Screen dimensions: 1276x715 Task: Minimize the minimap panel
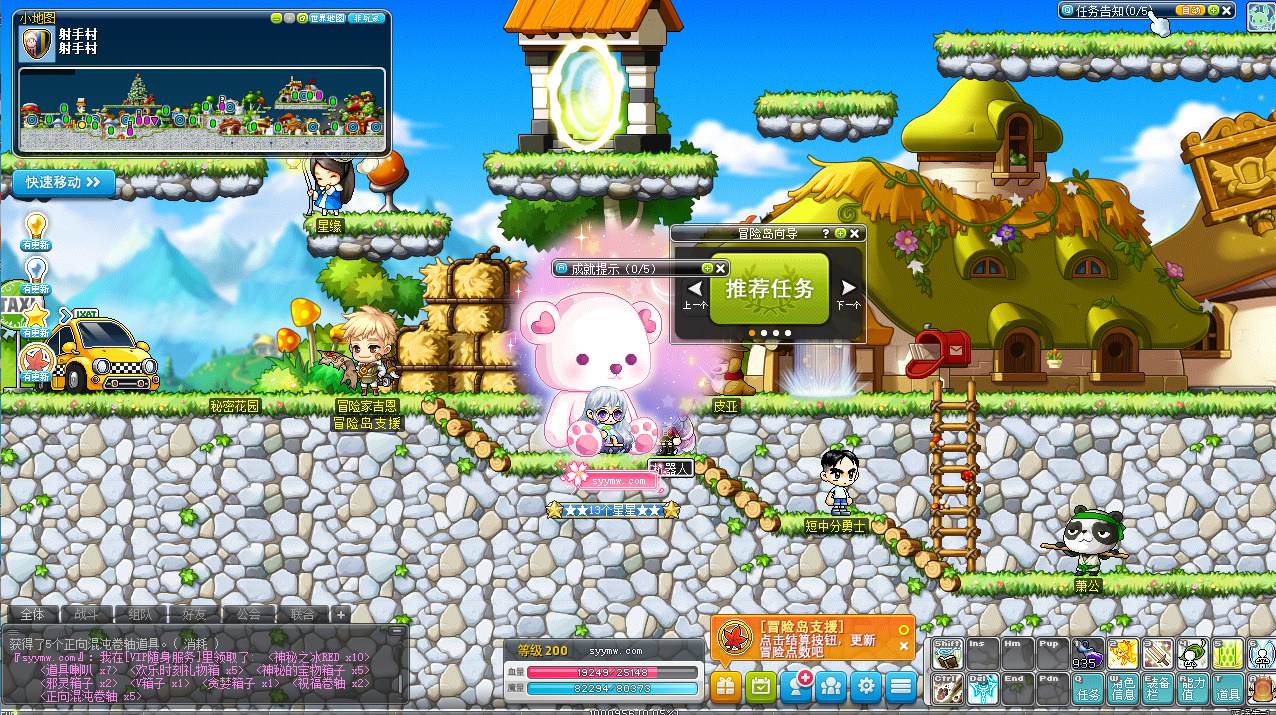[x=277, y=18]
